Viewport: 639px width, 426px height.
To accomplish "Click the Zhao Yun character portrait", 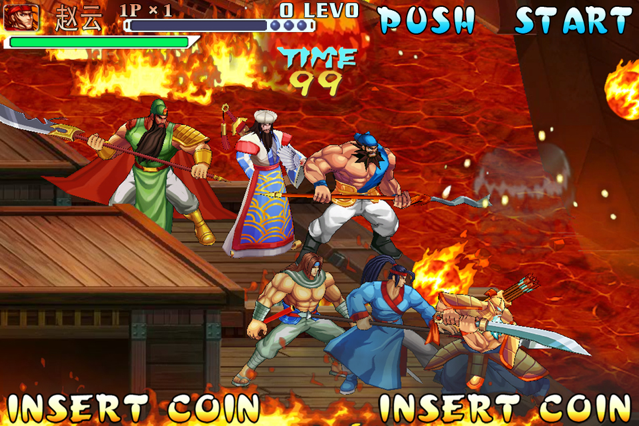I will point(23,17).
